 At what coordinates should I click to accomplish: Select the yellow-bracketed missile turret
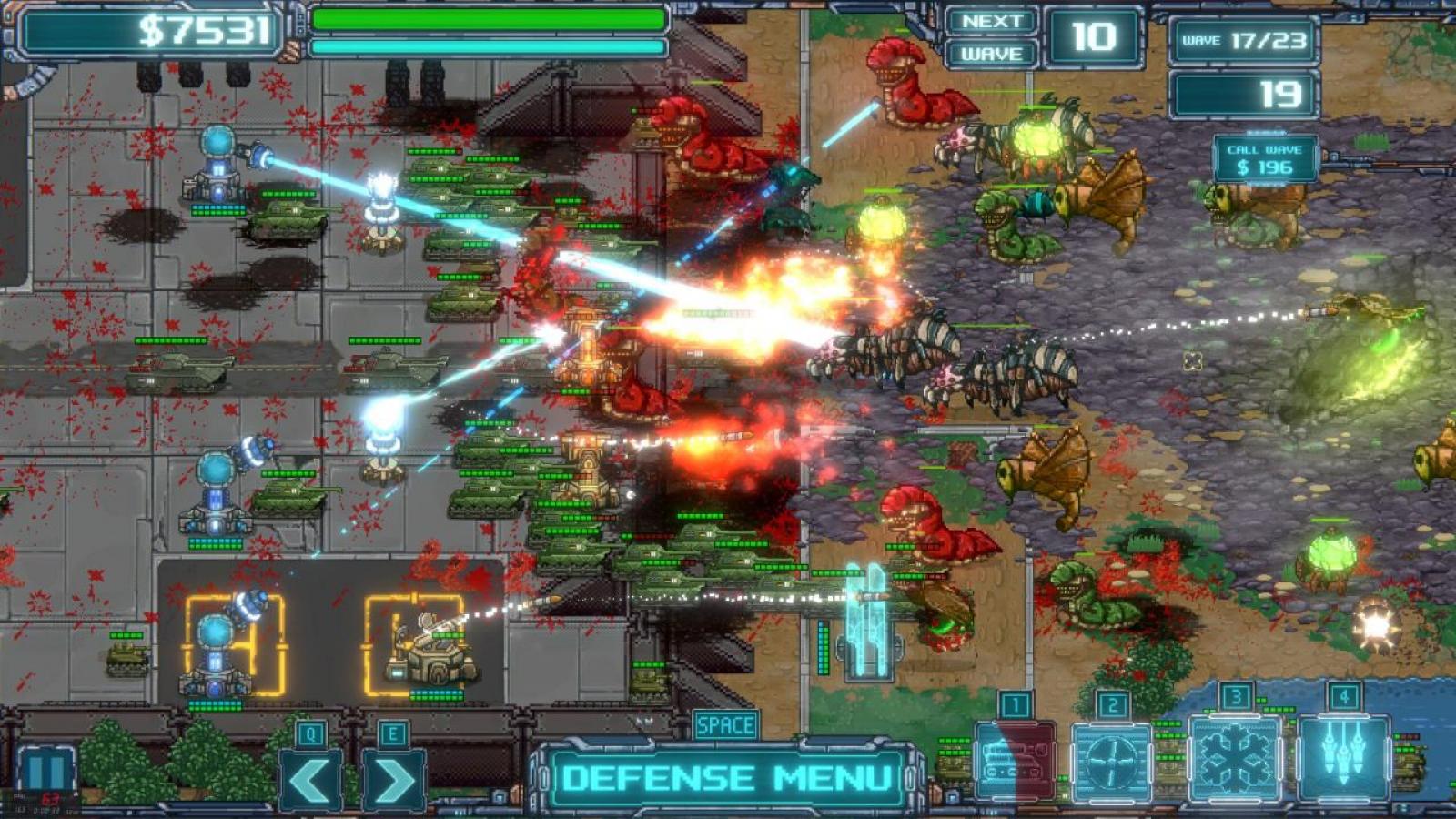point(420,646)
